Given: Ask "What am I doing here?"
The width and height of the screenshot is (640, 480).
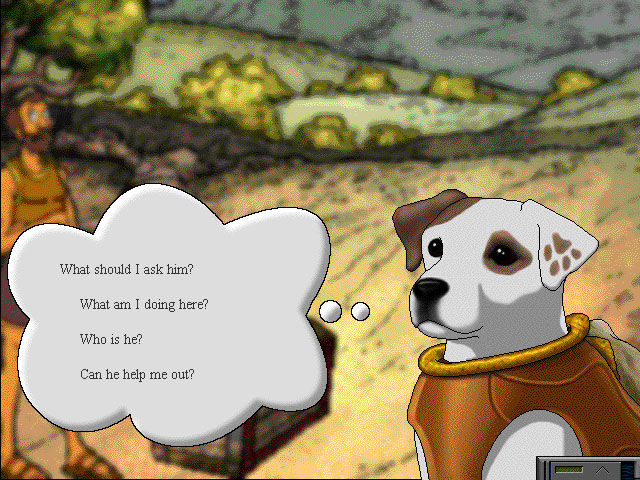Looking at the screenshot, I should 150,304.
